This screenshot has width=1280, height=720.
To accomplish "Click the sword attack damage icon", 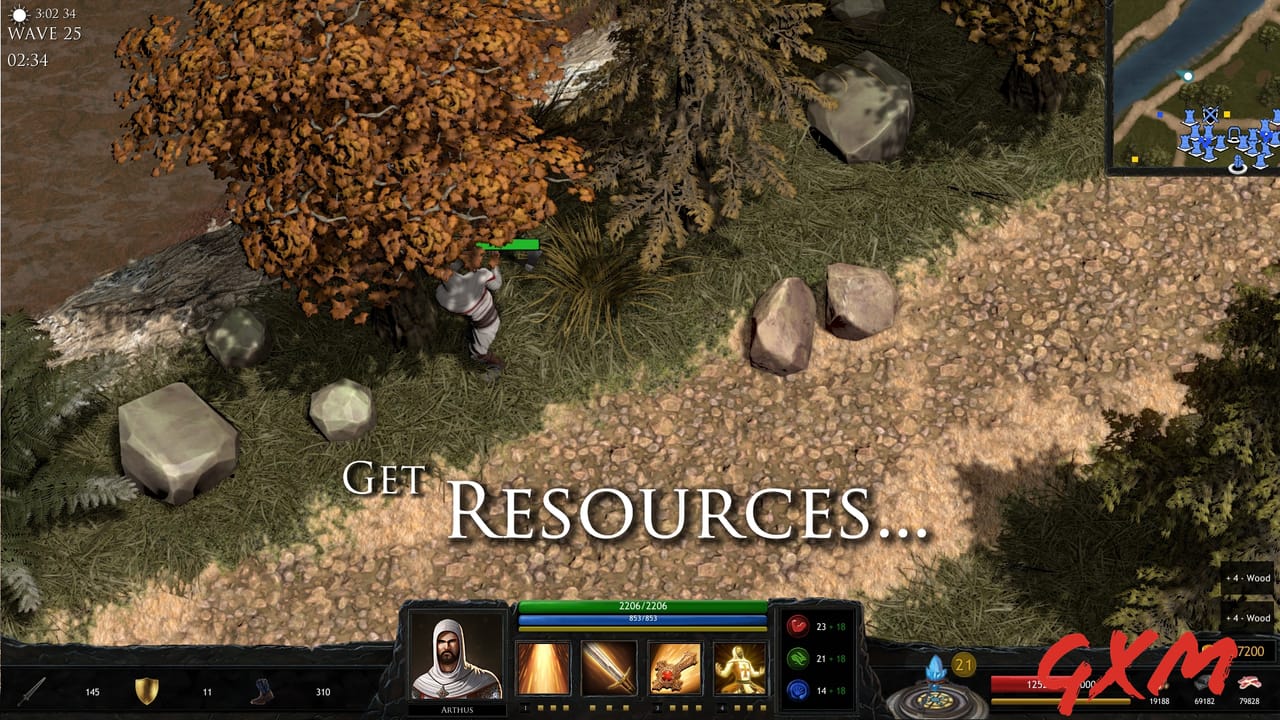I will (31, 690).
